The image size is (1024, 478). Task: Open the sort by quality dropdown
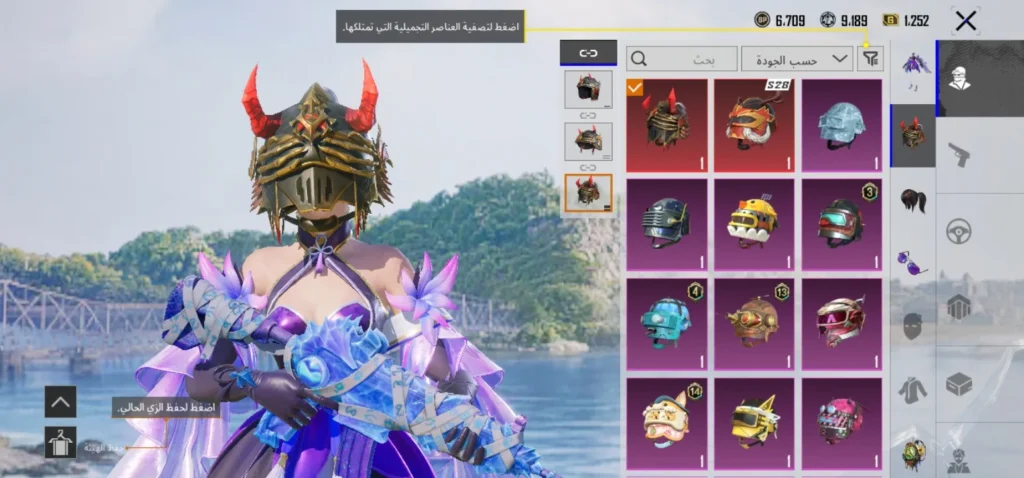coord(797,60)
